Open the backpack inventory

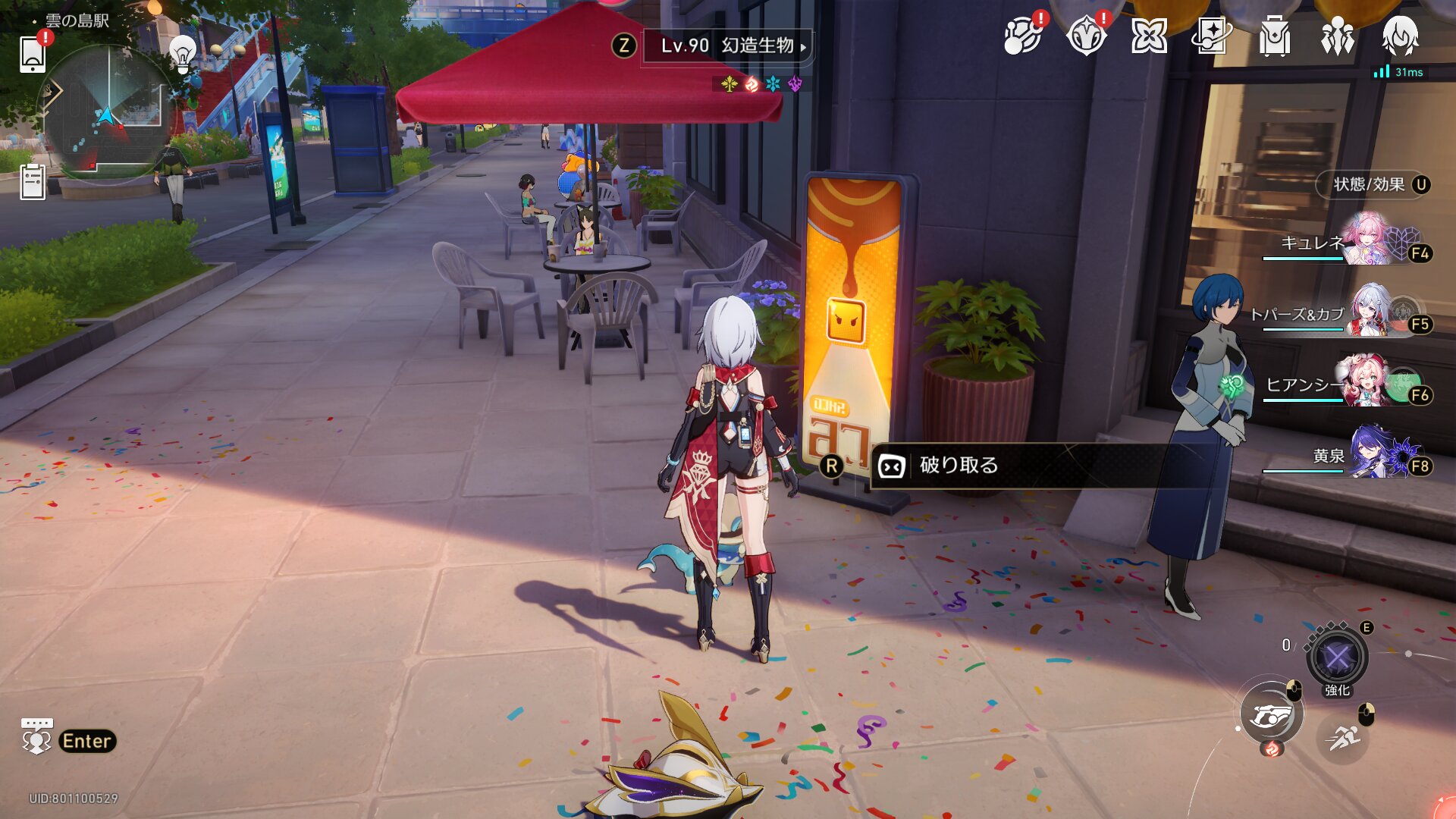pyautogui.click(x=1274, y=36)
